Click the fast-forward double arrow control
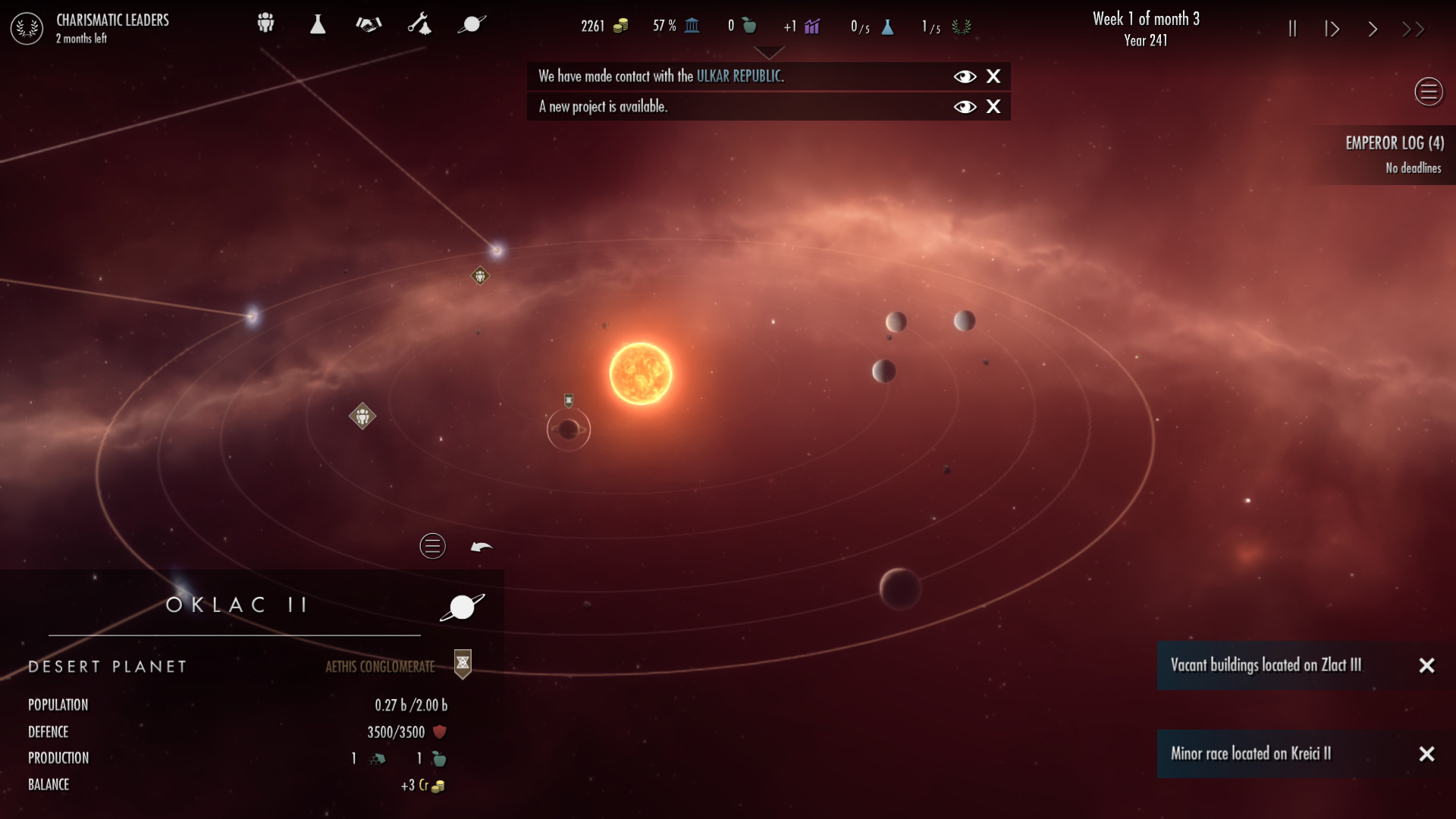1456x819 pixels. coord(1414,28)
